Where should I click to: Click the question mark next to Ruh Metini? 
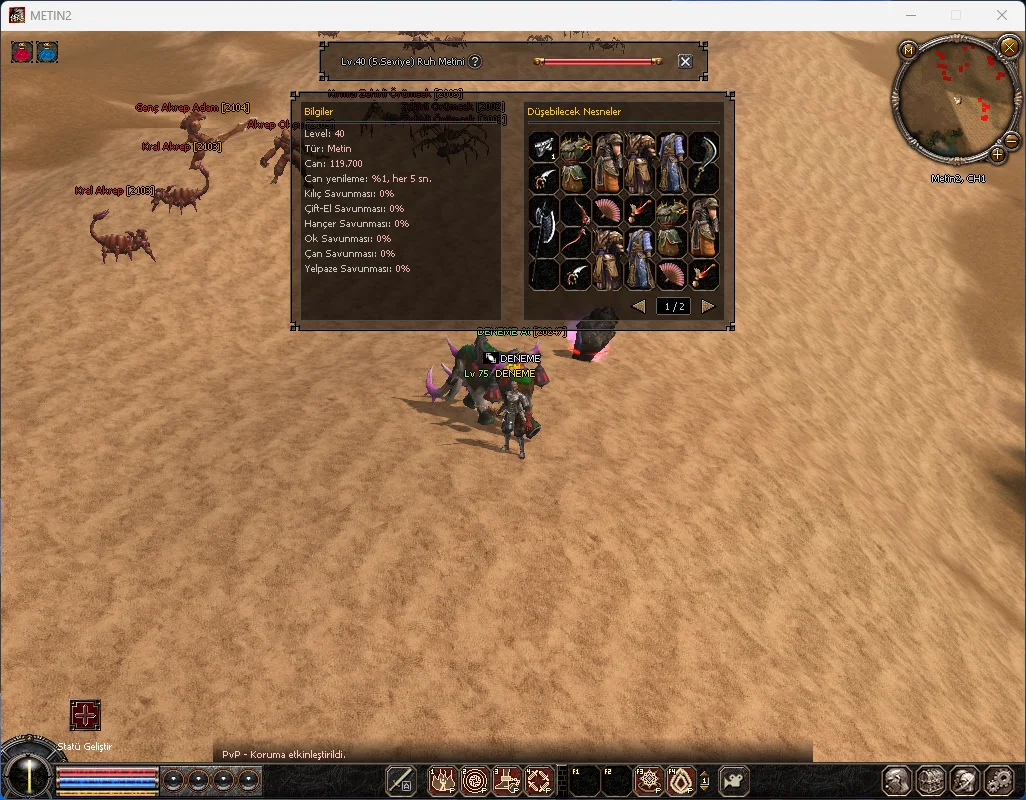475,61
